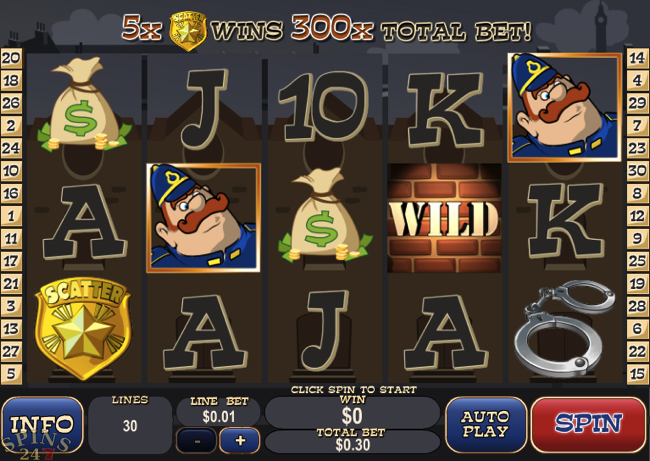Choose payline number 30 marker

pyautogui.click(x=638, y=170)
